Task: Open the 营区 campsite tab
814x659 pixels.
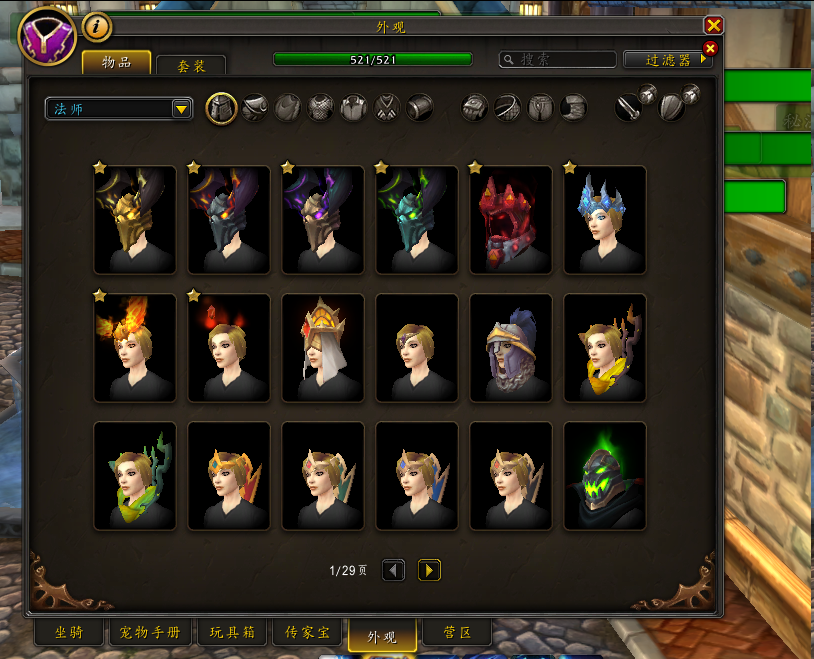Action: (x=456, y=634)
